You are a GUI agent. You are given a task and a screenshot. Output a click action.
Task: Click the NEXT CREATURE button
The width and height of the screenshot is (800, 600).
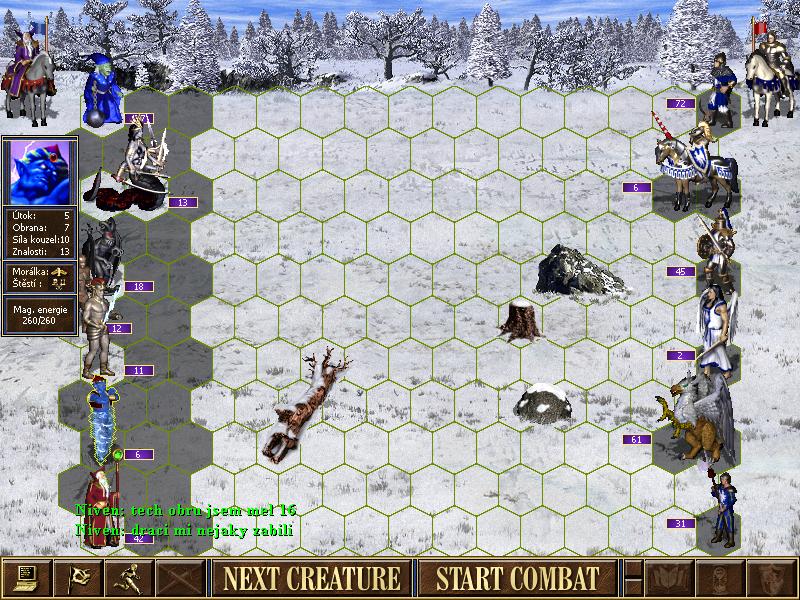[312, 578]
